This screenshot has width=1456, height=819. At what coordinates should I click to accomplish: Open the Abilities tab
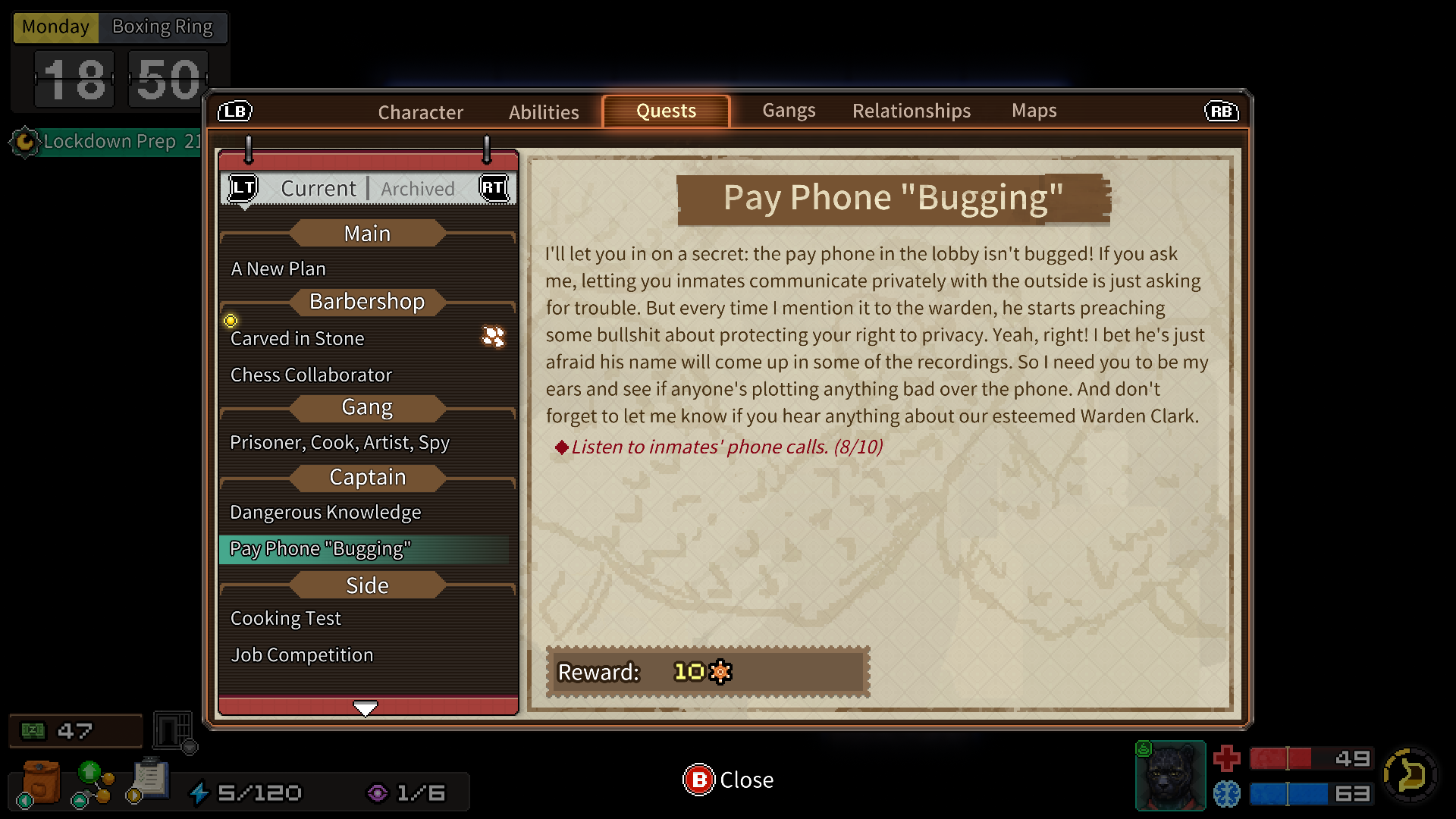tap(544, 112)
